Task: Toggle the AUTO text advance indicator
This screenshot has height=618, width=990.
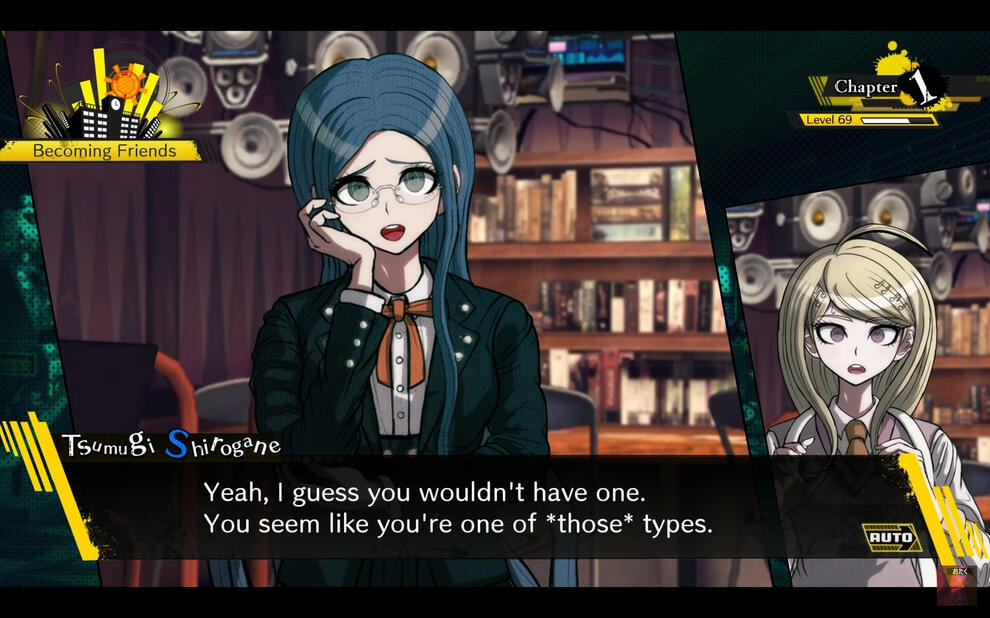Action: 890,538
